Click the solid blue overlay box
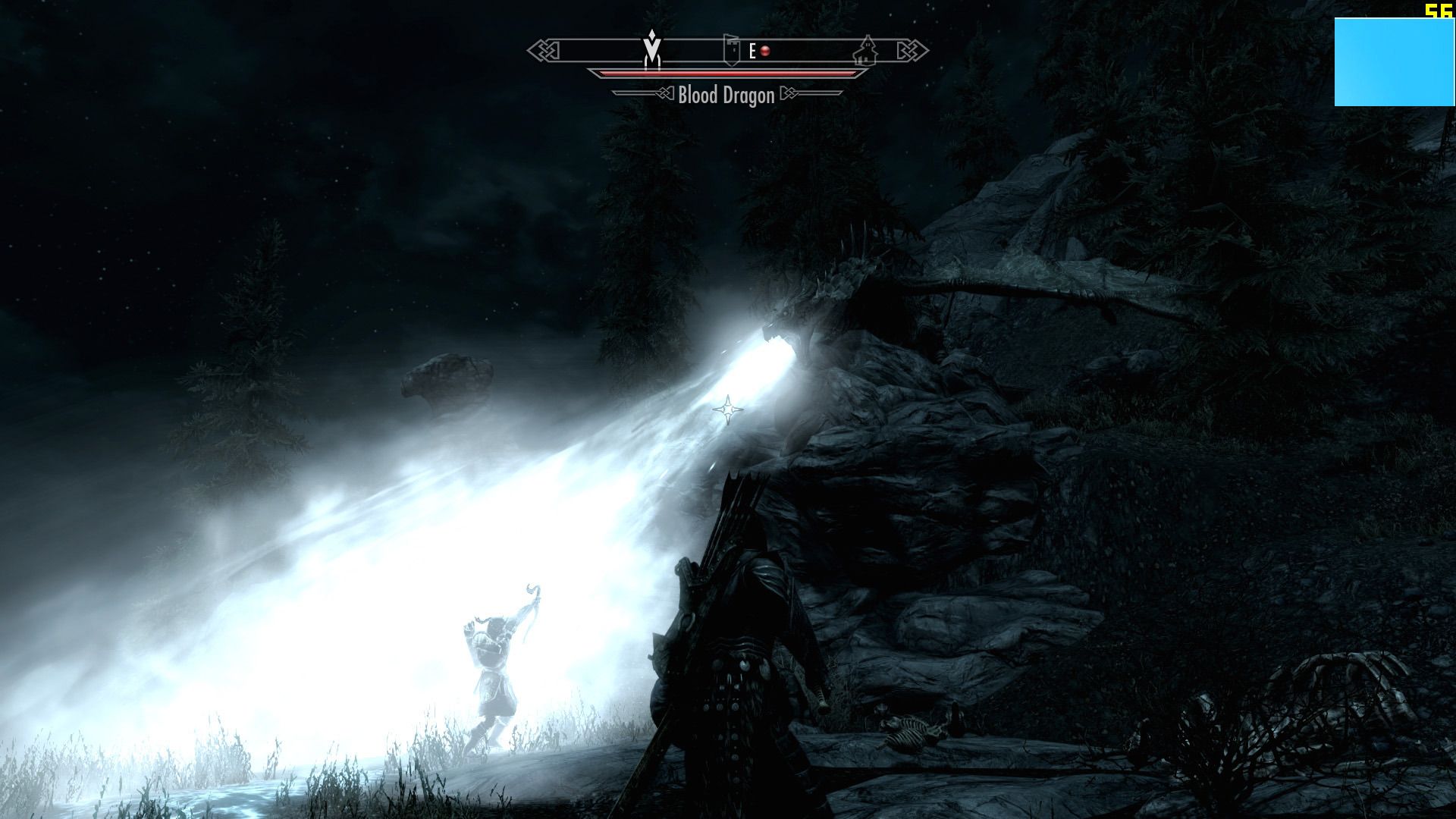 pyautogui.click(x=1394, y=62)
